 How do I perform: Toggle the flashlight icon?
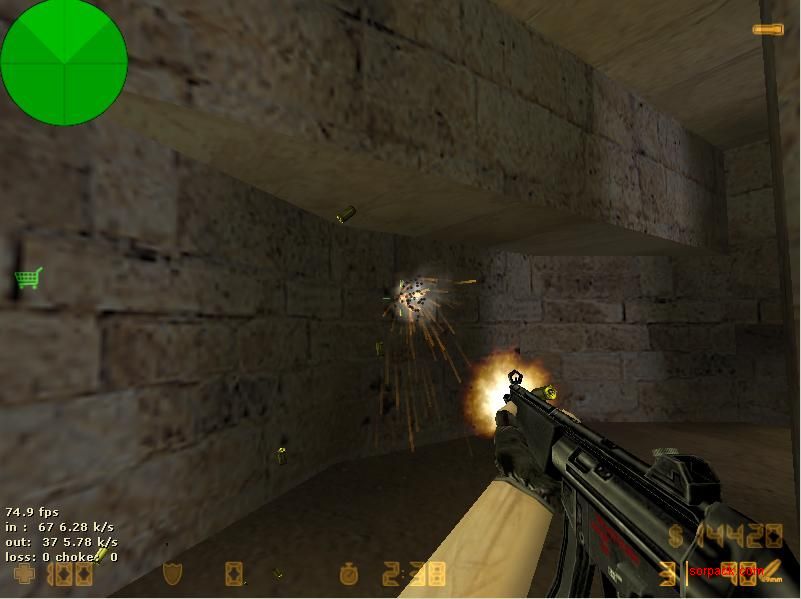pyautogui.click(x=769, y=30)
